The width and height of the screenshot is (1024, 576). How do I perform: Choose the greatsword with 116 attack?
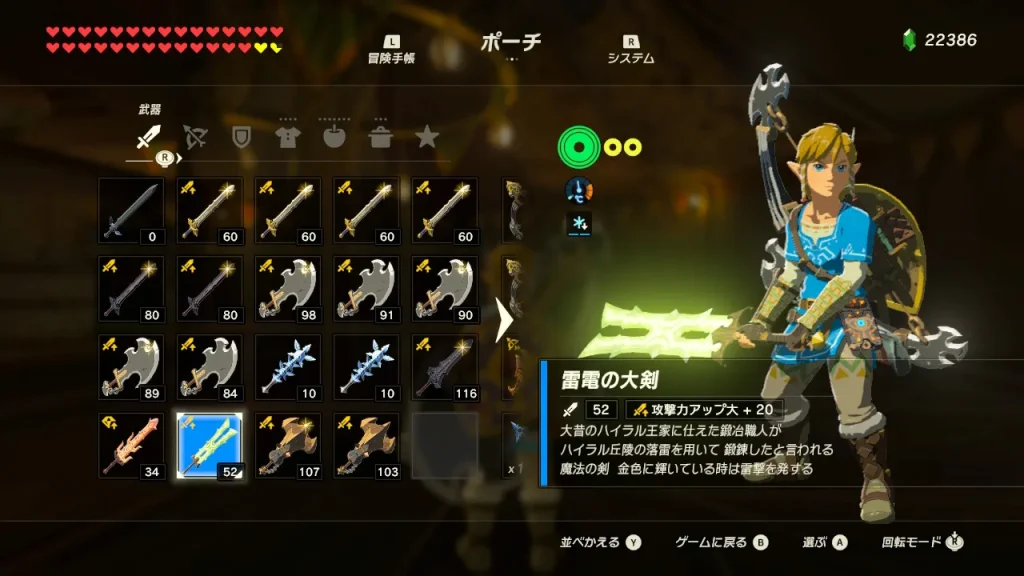tap(444, 367)
